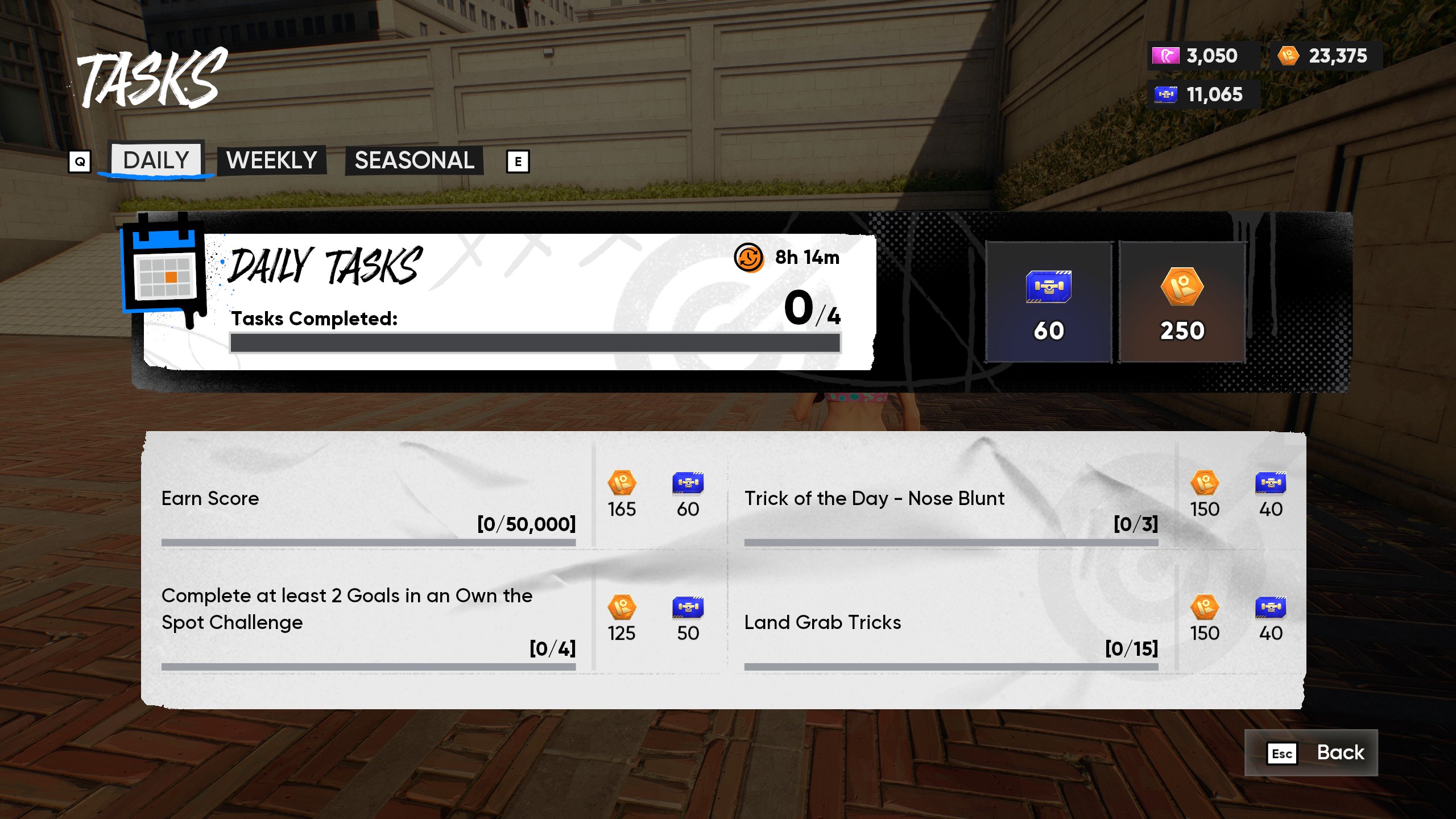Click the orange 250 coin reward tile
Image resolution: width=1456 pixels, height=819 pixels.
tap(1182, 302)
